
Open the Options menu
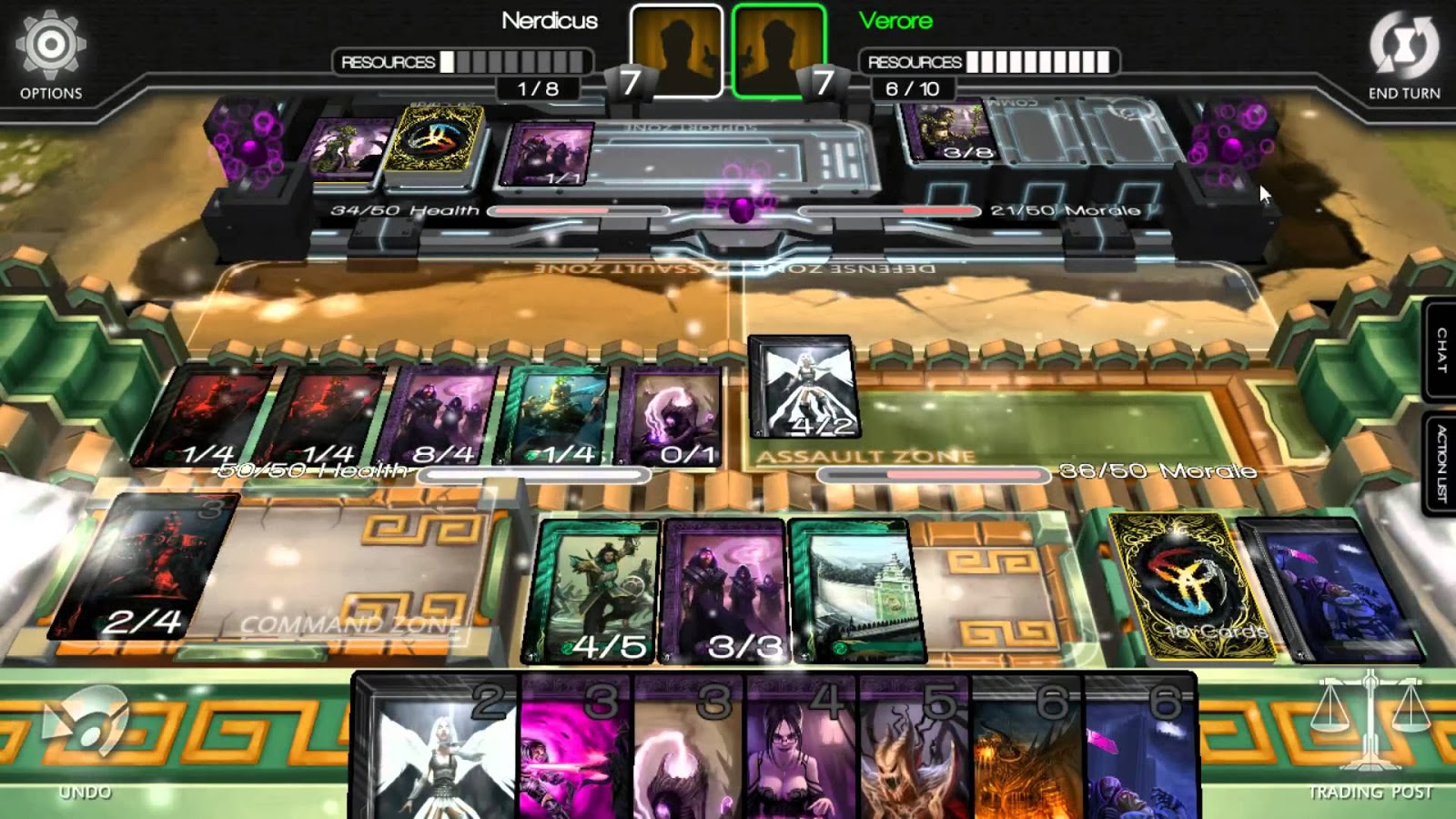pos(50,44)
